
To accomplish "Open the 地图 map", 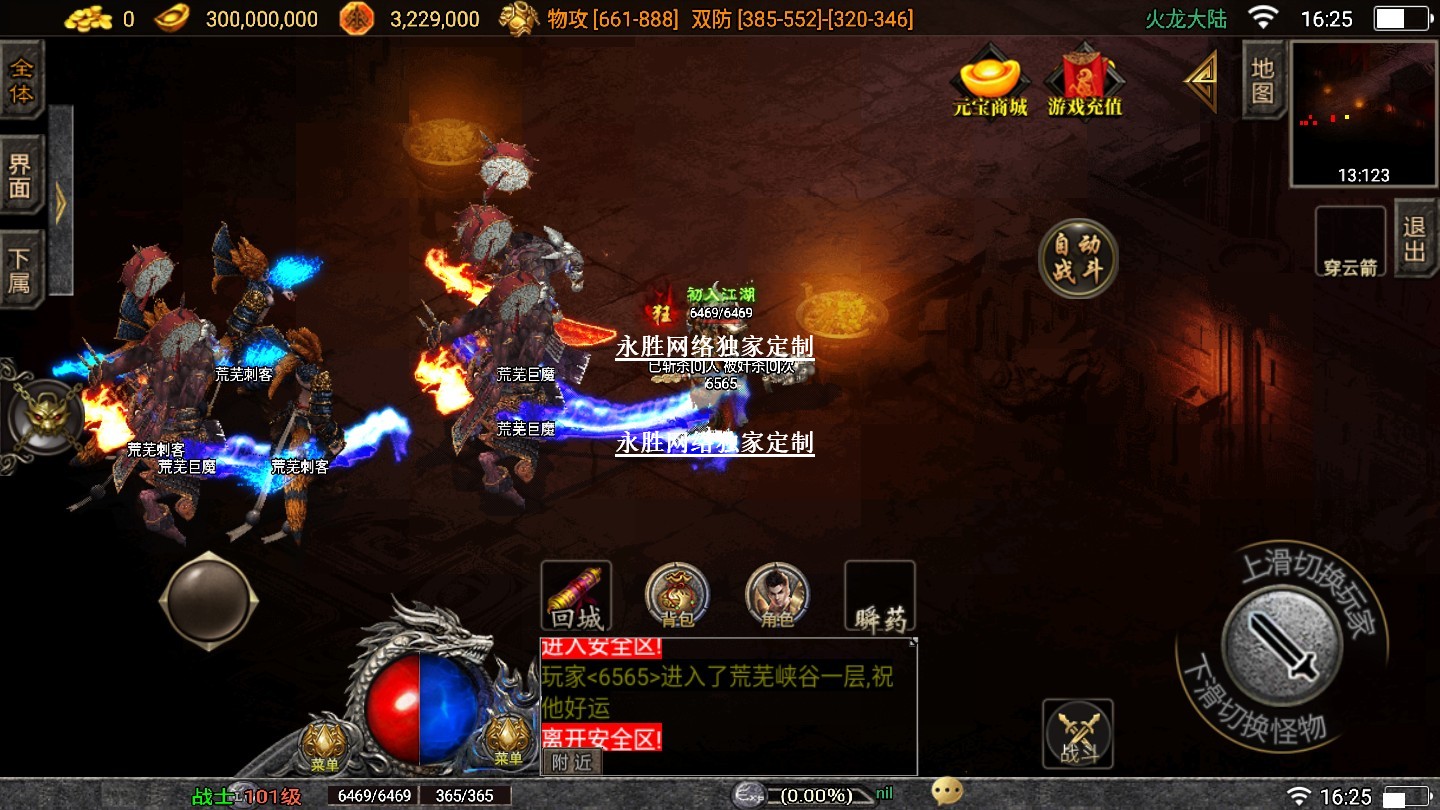I will 1262,80.
